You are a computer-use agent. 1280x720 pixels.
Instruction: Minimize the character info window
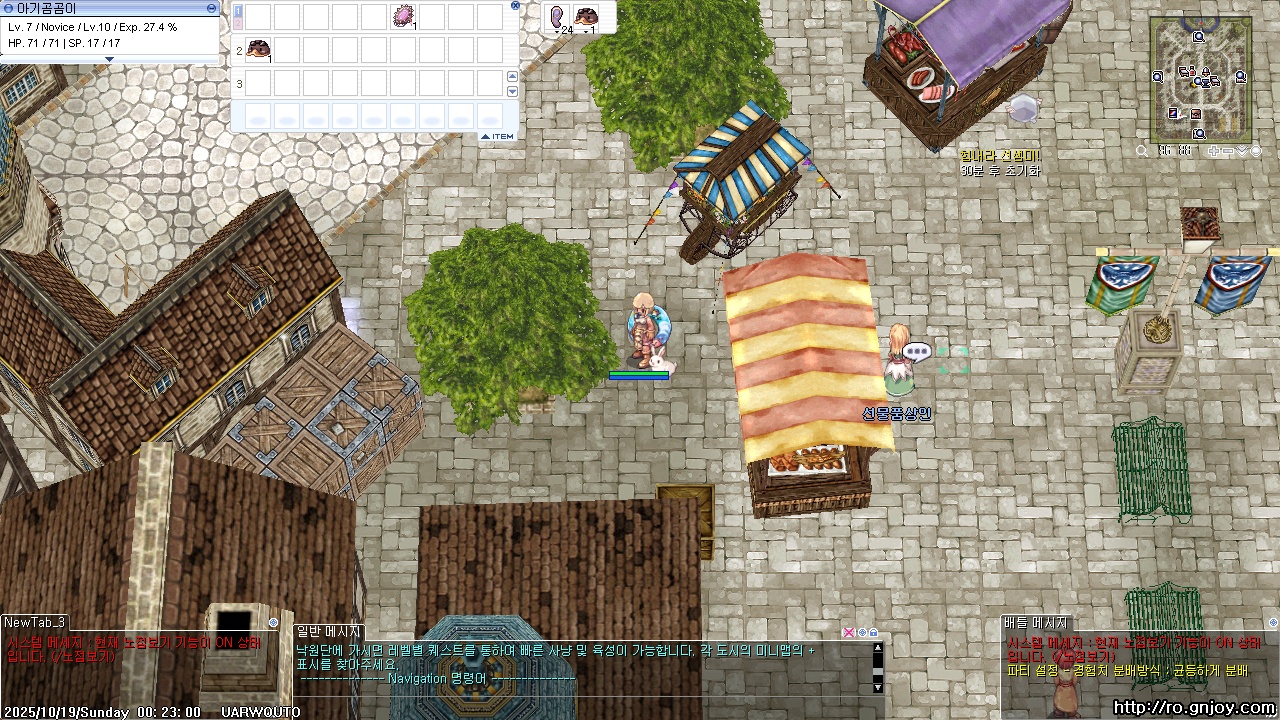click(211, 8)
